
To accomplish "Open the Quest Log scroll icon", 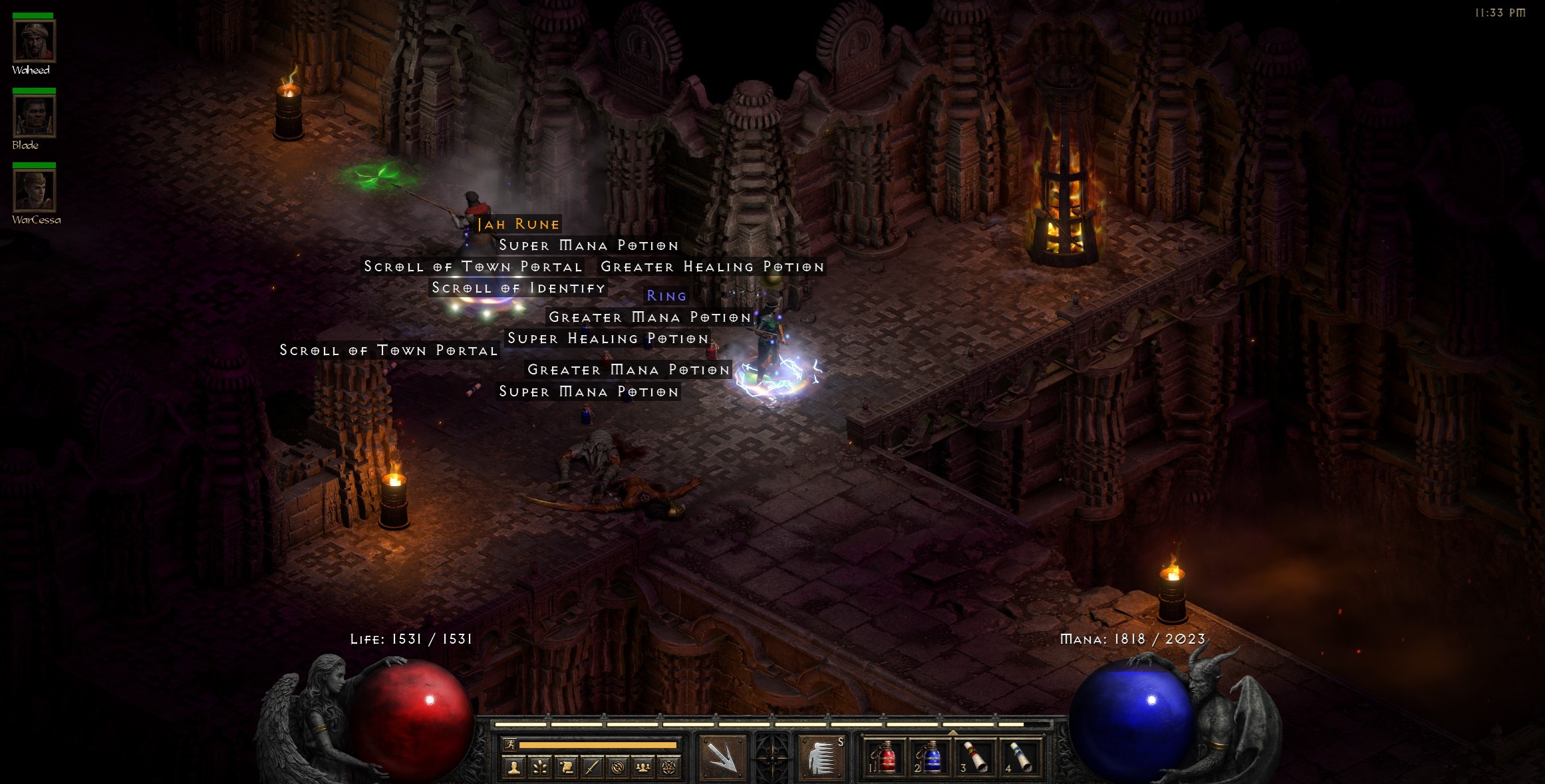I will [567, 768].
